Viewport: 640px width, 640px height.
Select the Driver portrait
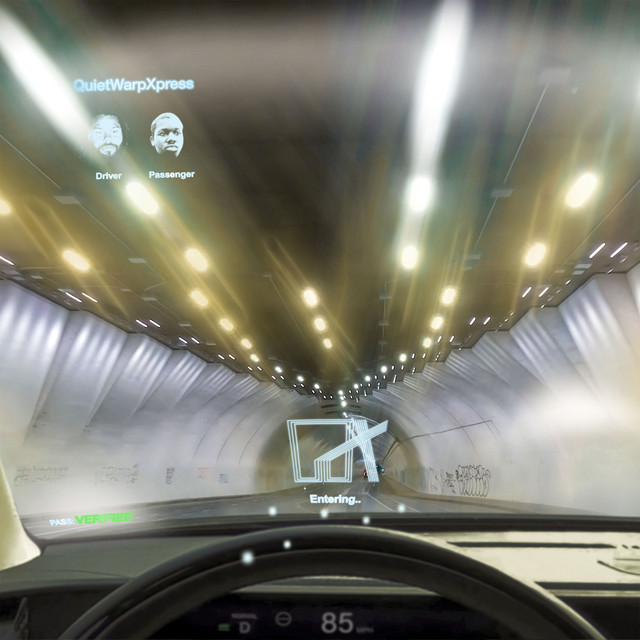tap(107, 135)
